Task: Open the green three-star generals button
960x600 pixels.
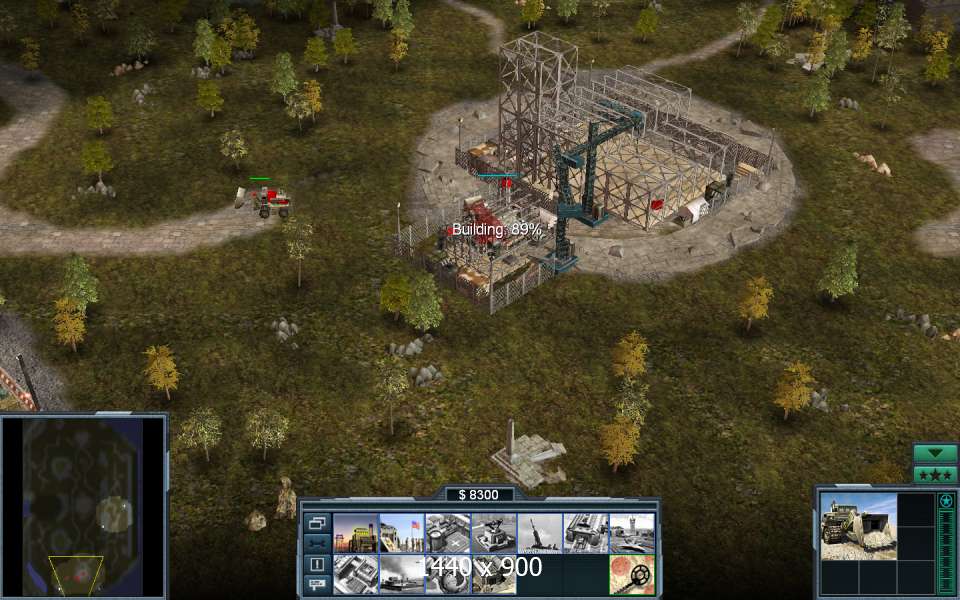Action: click(935, 474)
